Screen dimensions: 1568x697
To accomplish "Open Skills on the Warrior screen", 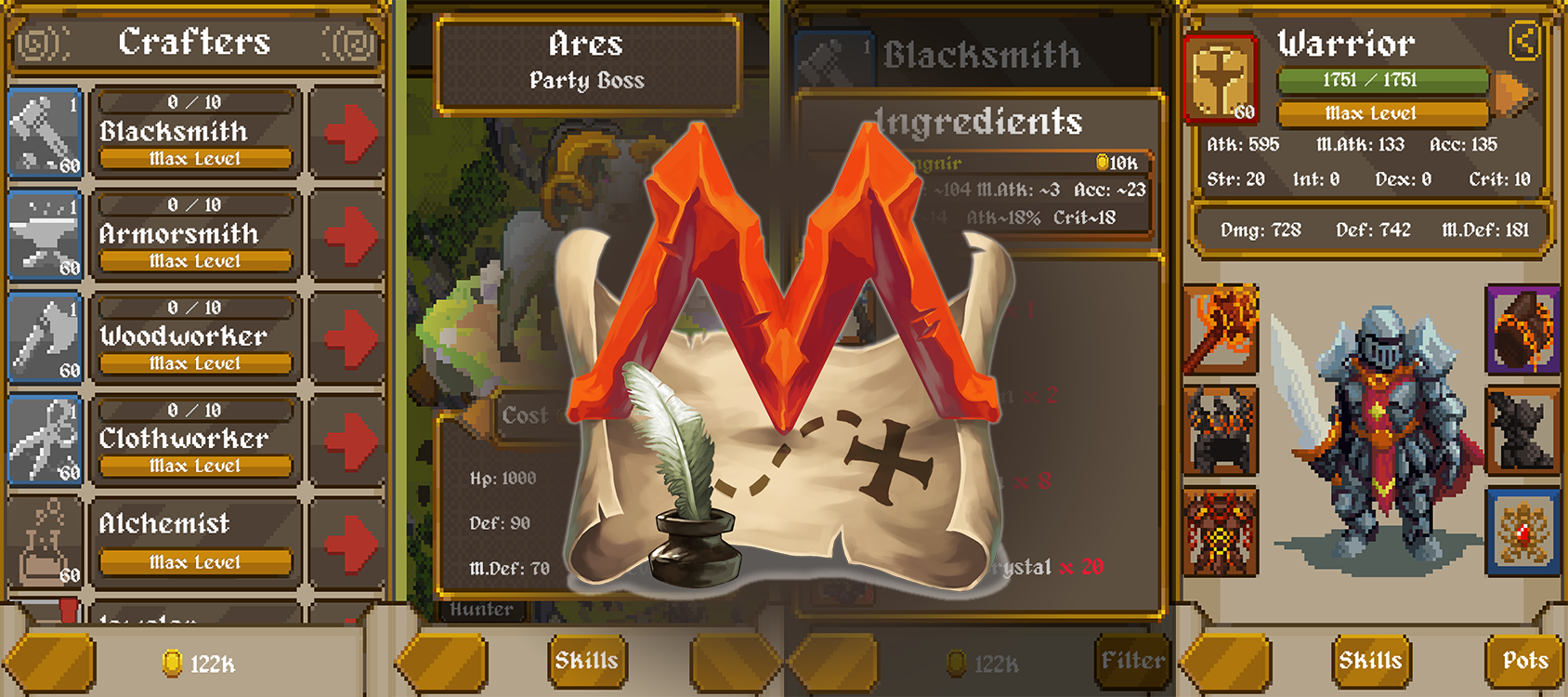I will 1370,661.
